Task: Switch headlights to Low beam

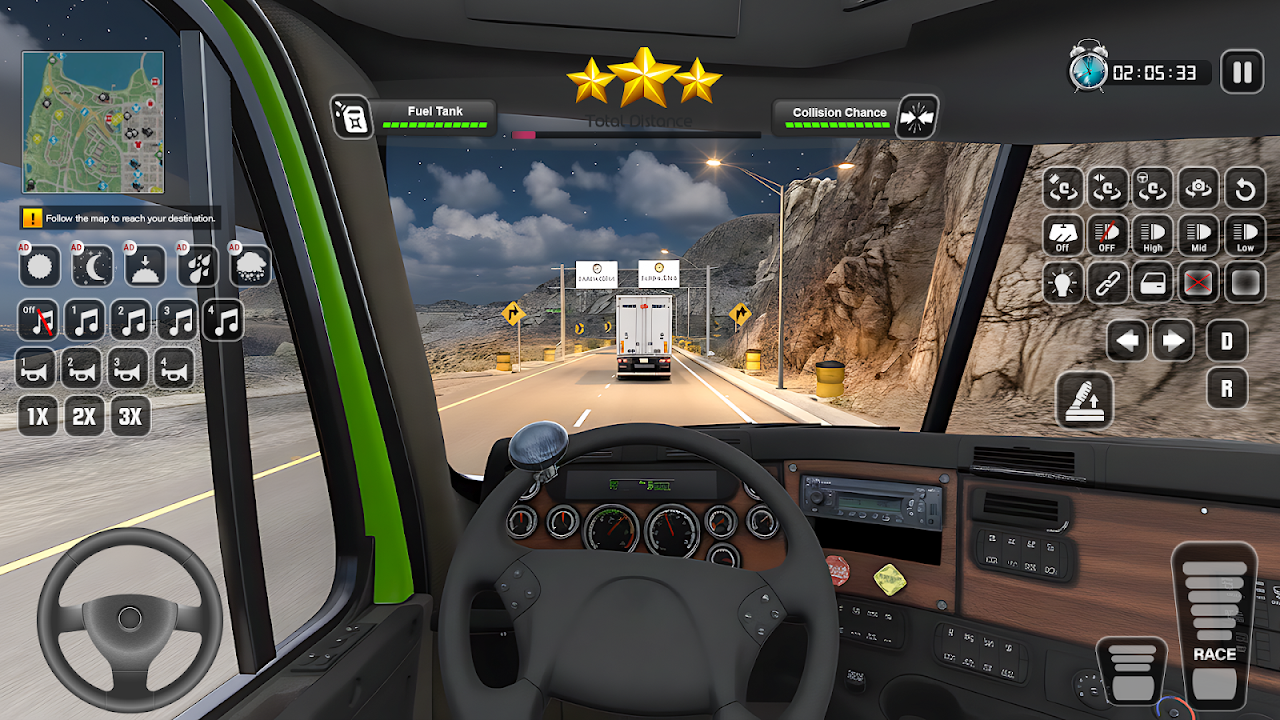Action: (1245, 236)
